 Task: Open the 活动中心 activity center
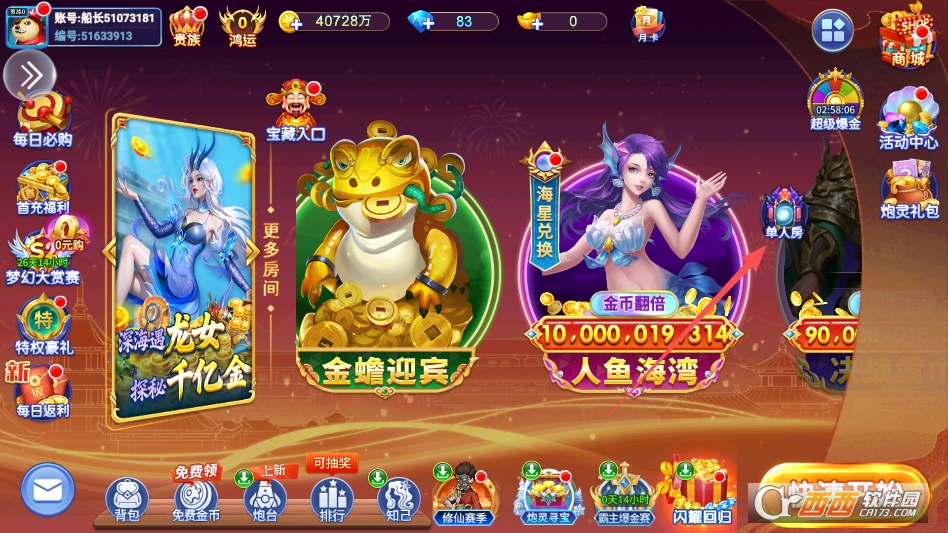tap(908, 120)
